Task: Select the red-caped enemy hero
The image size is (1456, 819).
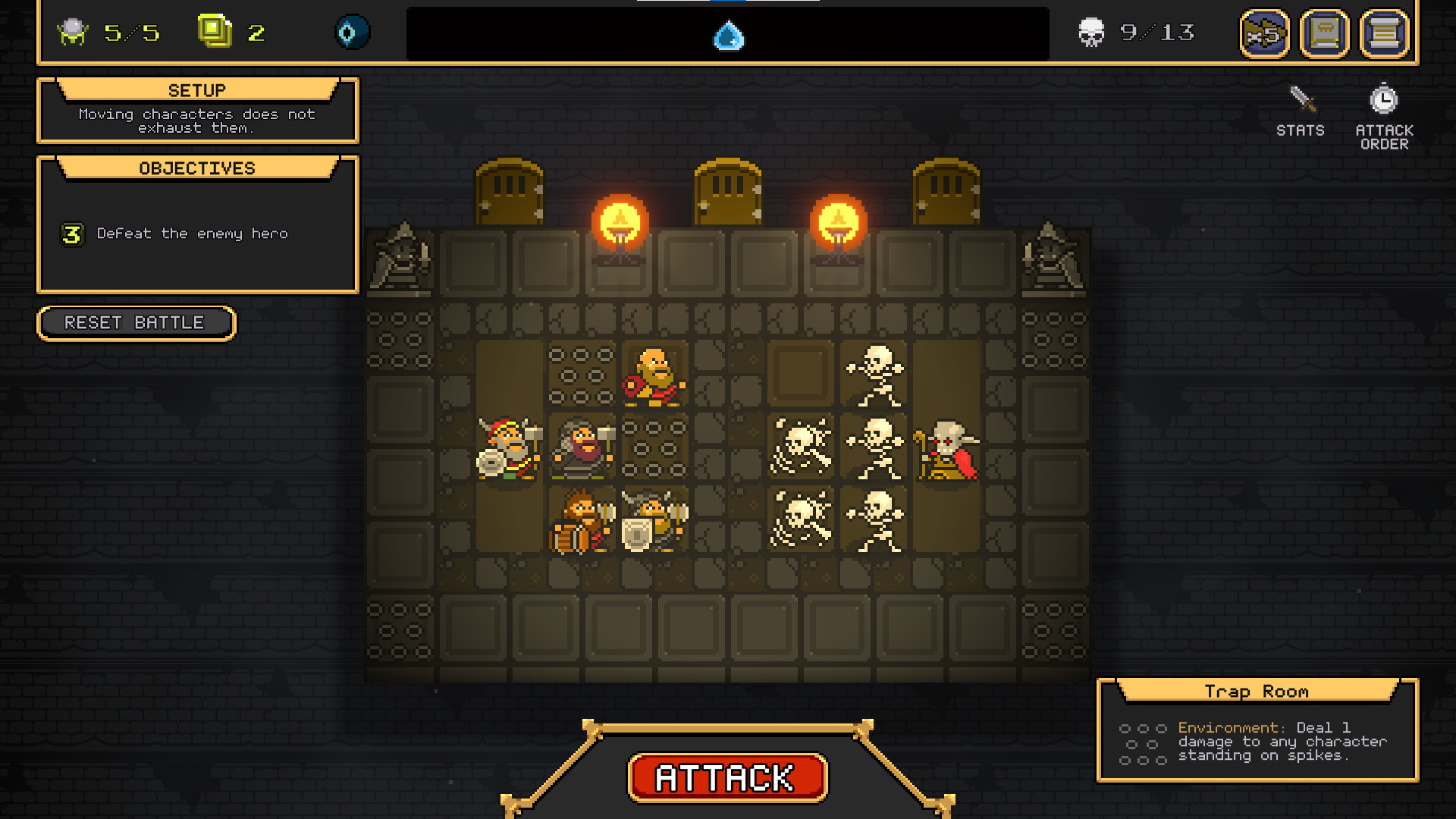Action: (x=946, y=450)
